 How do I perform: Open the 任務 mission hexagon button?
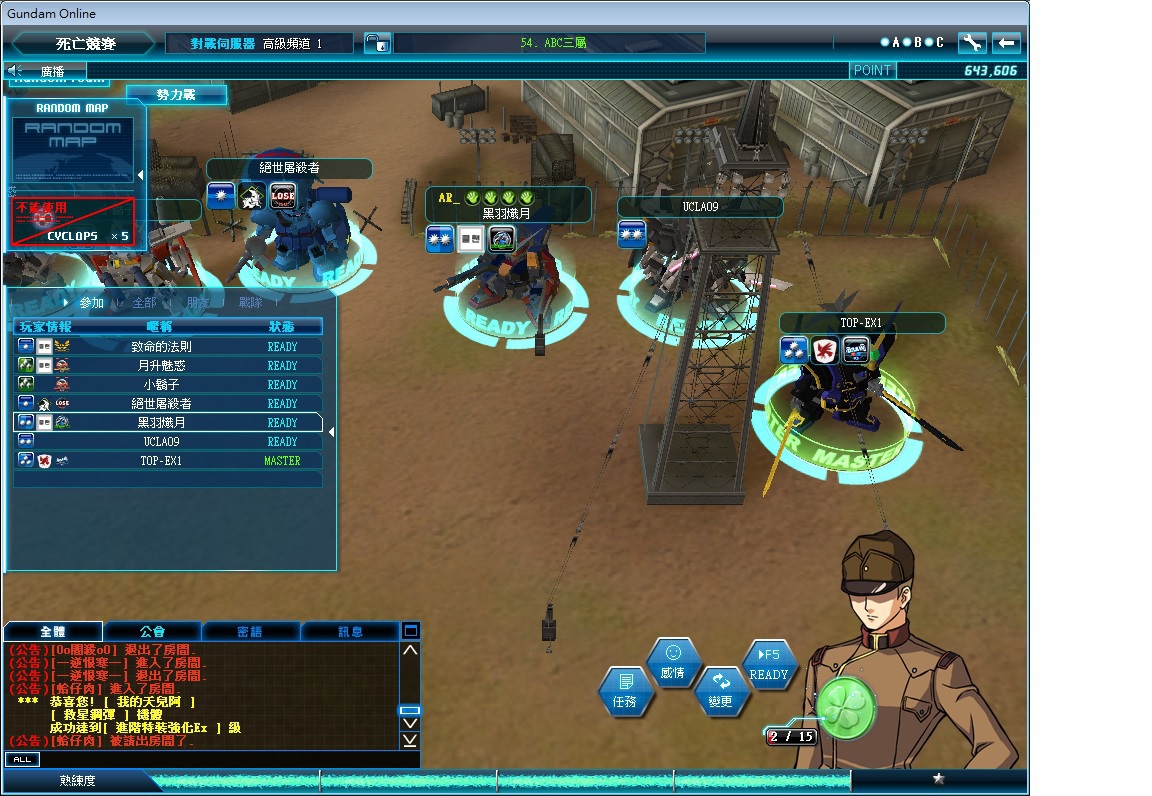click(x=625, y=692)
